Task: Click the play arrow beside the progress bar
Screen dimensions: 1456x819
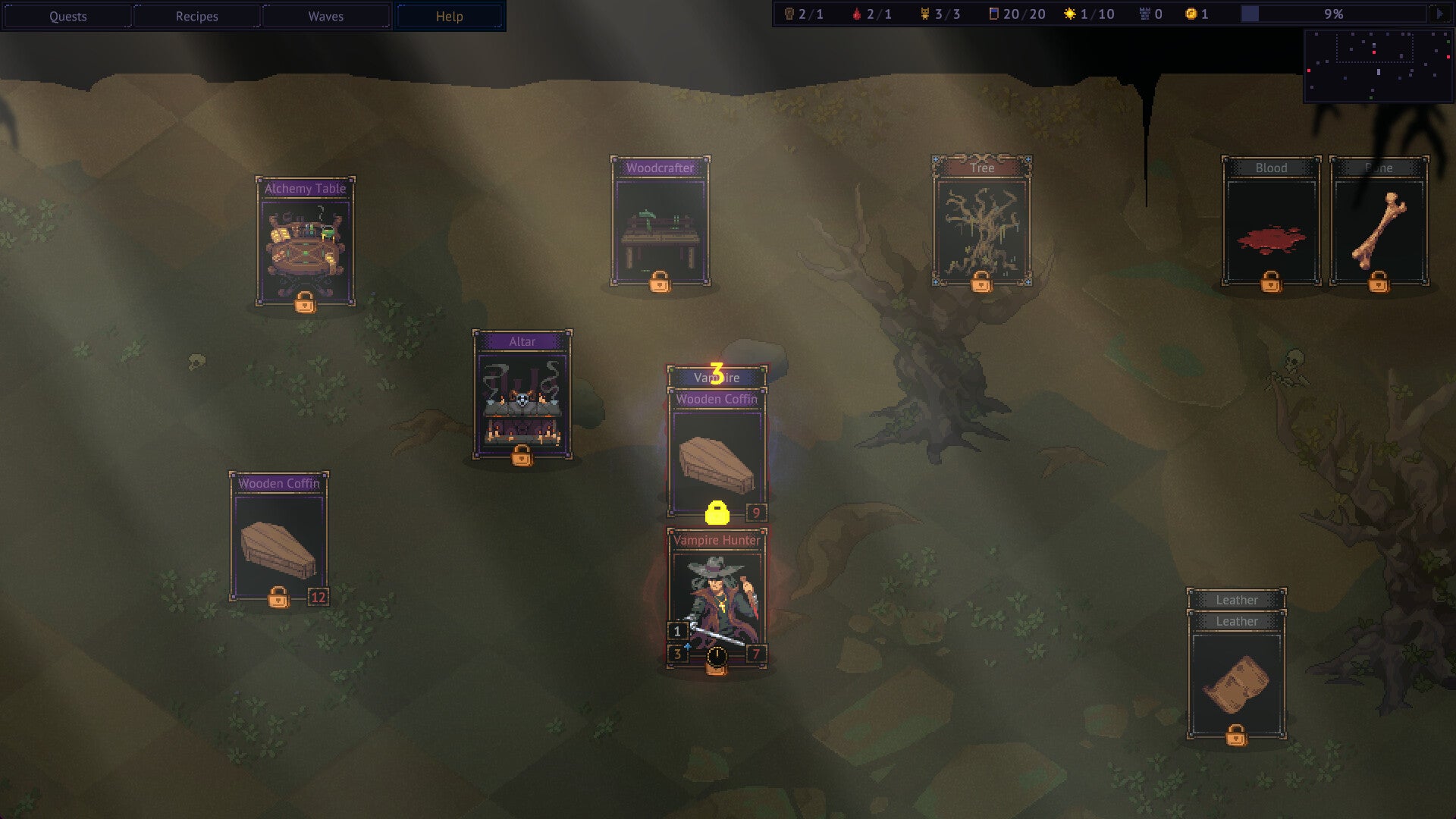Action: [1439, 14]
